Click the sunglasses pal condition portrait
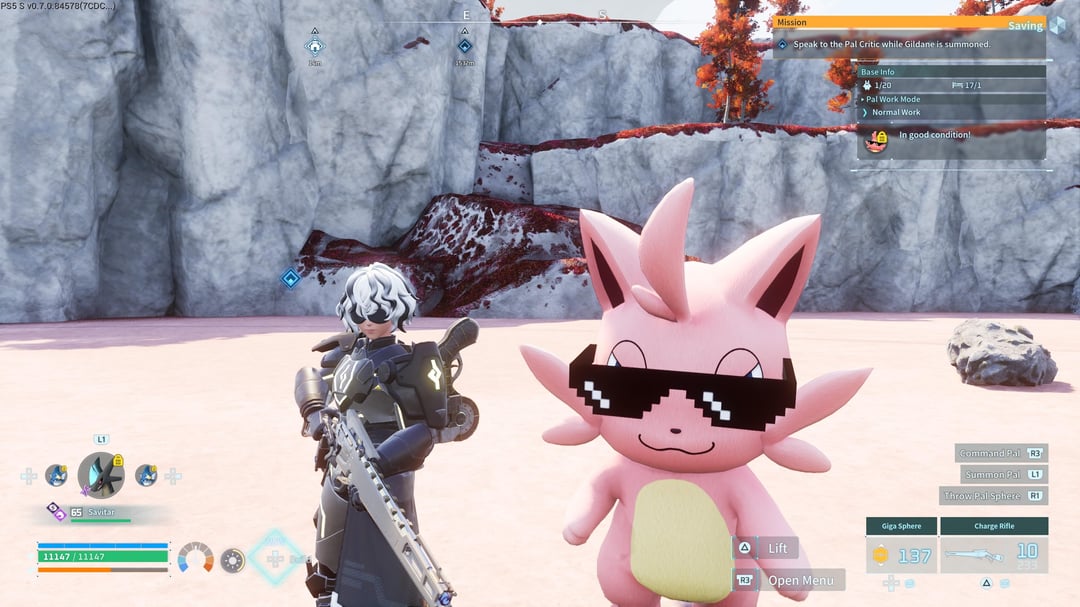Viewport: 1080px width, 607px height. [x=876, y=140]
